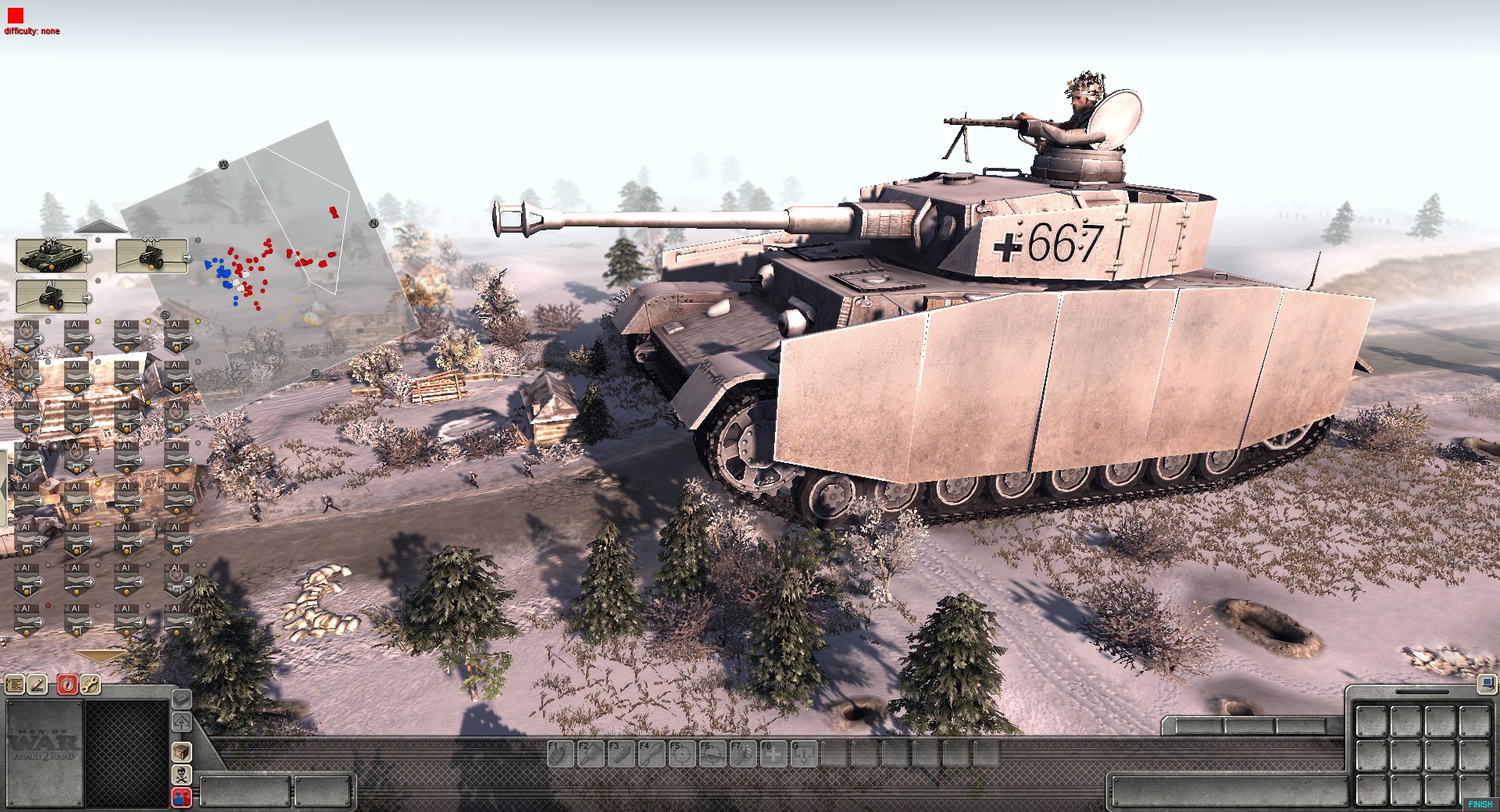Open the repair wrench icon
The height and width of the screenshot is (812, 1500).
(x=90, y=686)
